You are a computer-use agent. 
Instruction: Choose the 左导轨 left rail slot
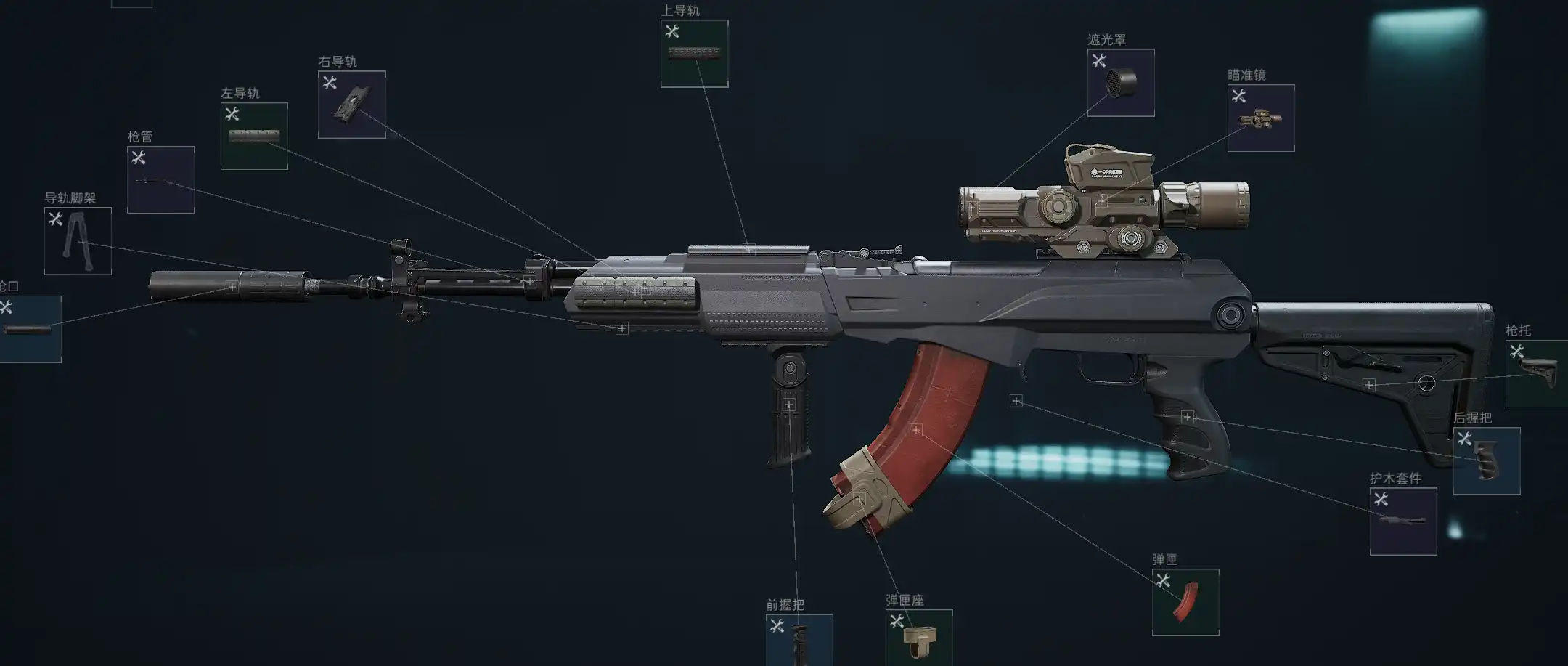pos(254,137)
